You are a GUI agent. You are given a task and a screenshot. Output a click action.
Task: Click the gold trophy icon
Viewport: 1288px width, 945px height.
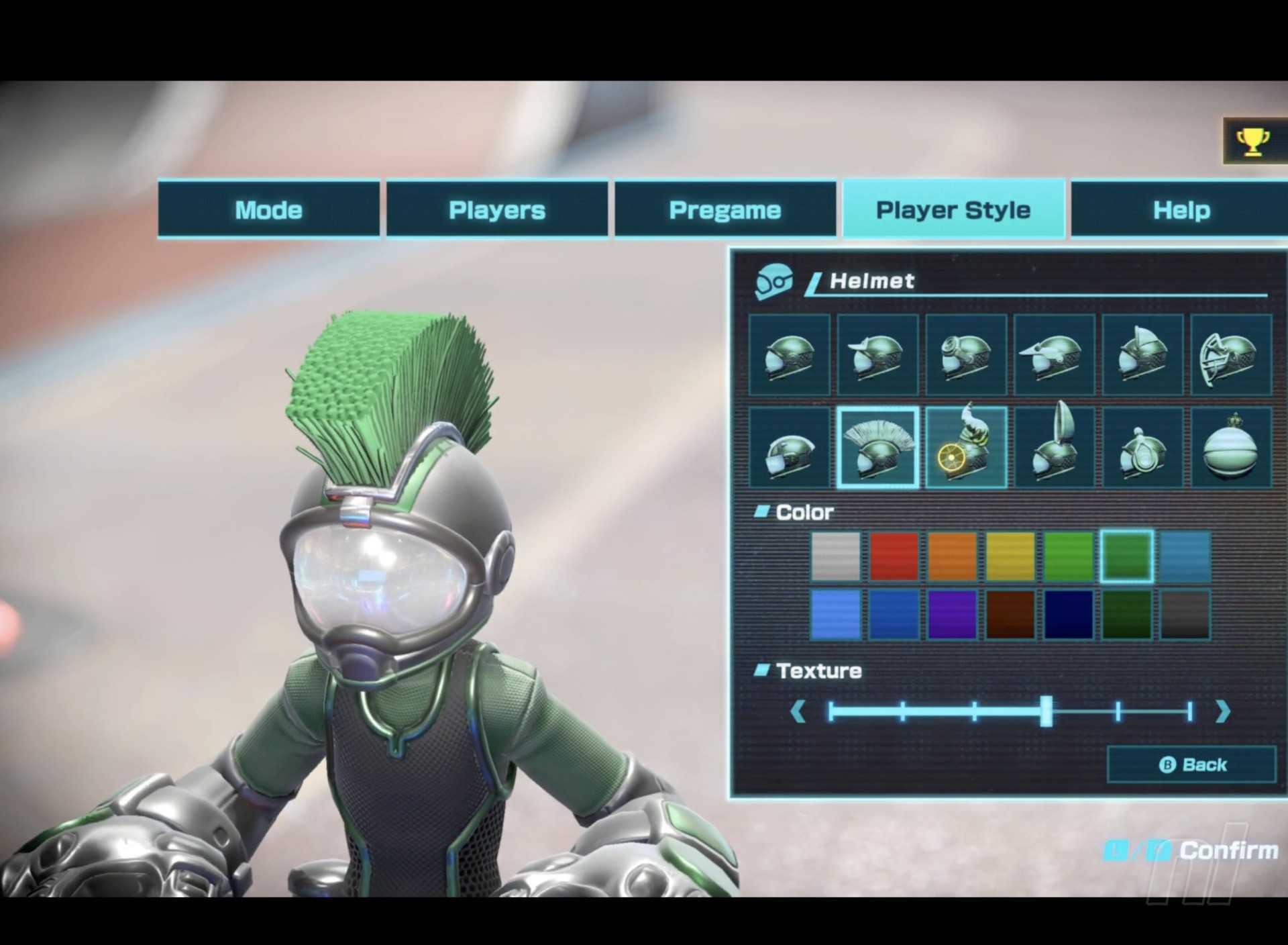1252,142
